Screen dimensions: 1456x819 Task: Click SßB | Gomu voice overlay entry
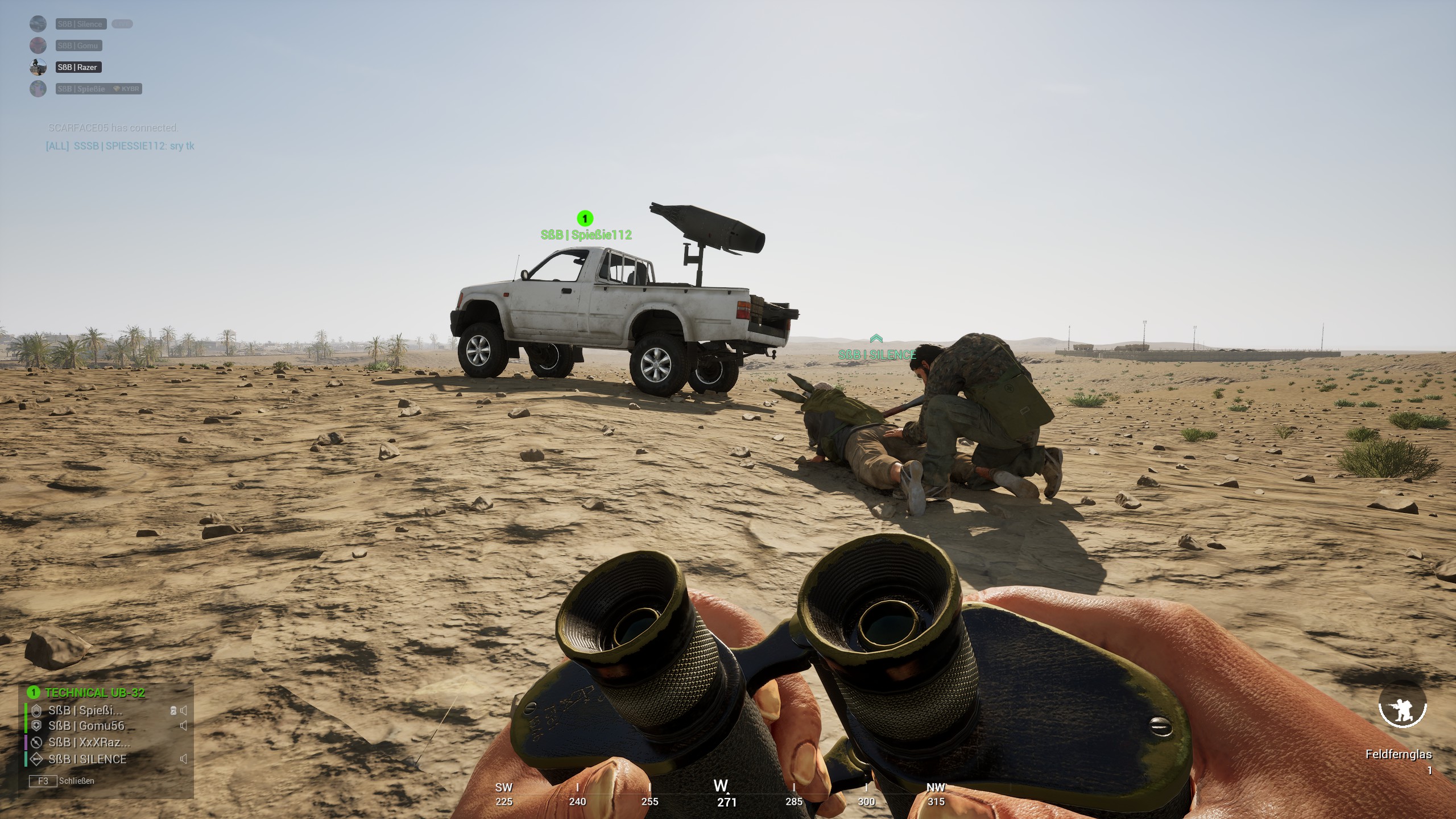click(x=78, y=45)
